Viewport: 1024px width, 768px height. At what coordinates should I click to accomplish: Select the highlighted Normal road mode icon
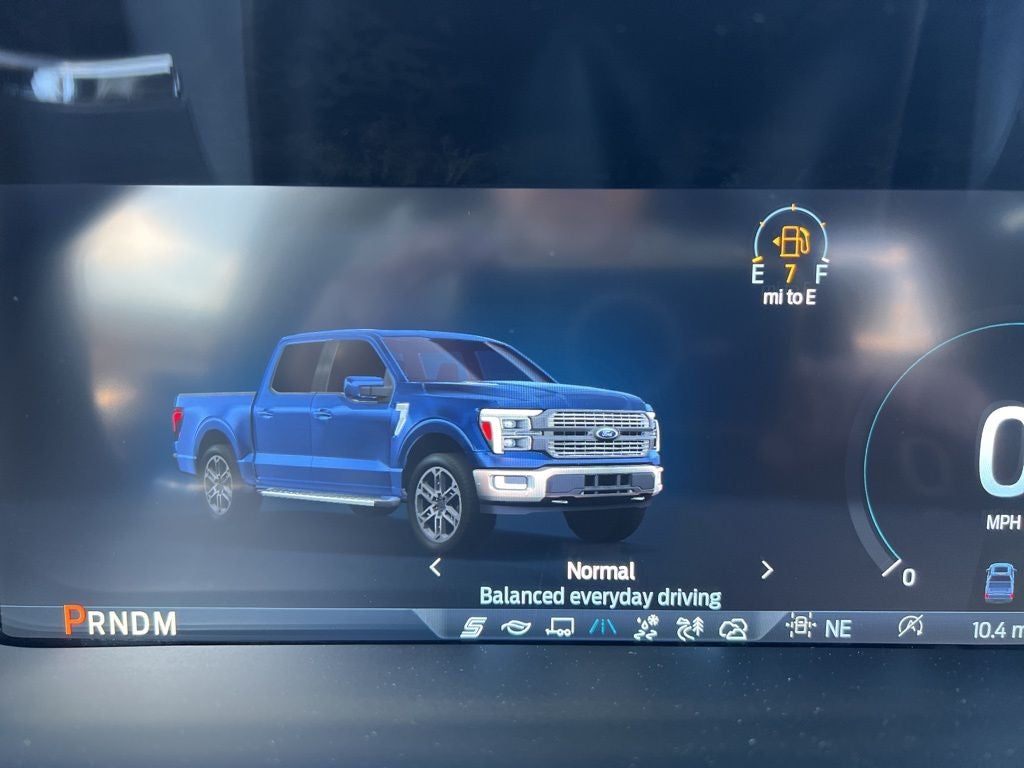click(604, 628)
